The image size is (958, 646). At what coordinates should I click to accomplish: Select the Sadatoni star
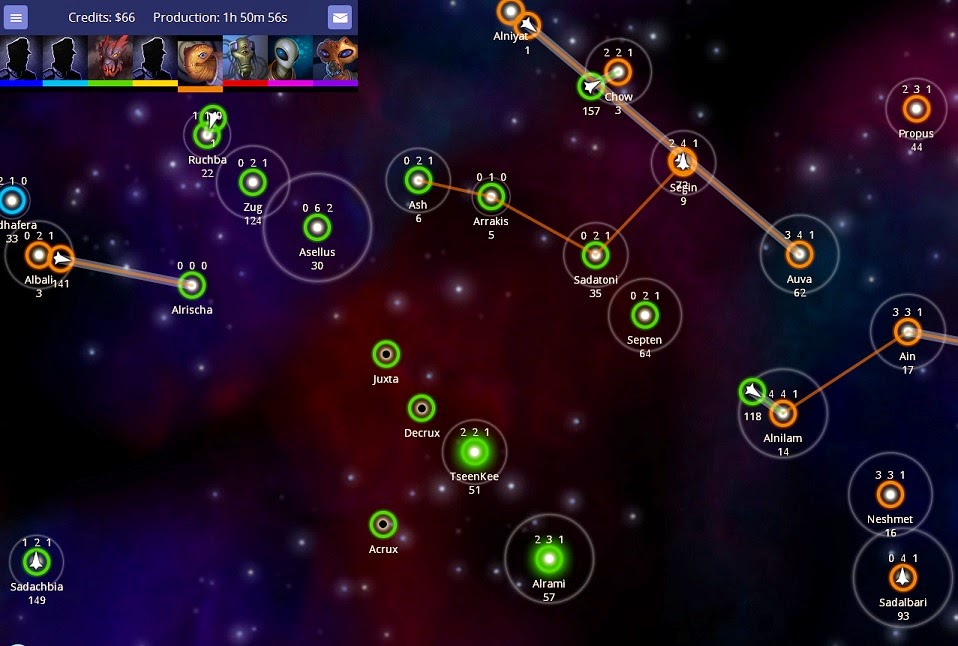click(595, 254)
